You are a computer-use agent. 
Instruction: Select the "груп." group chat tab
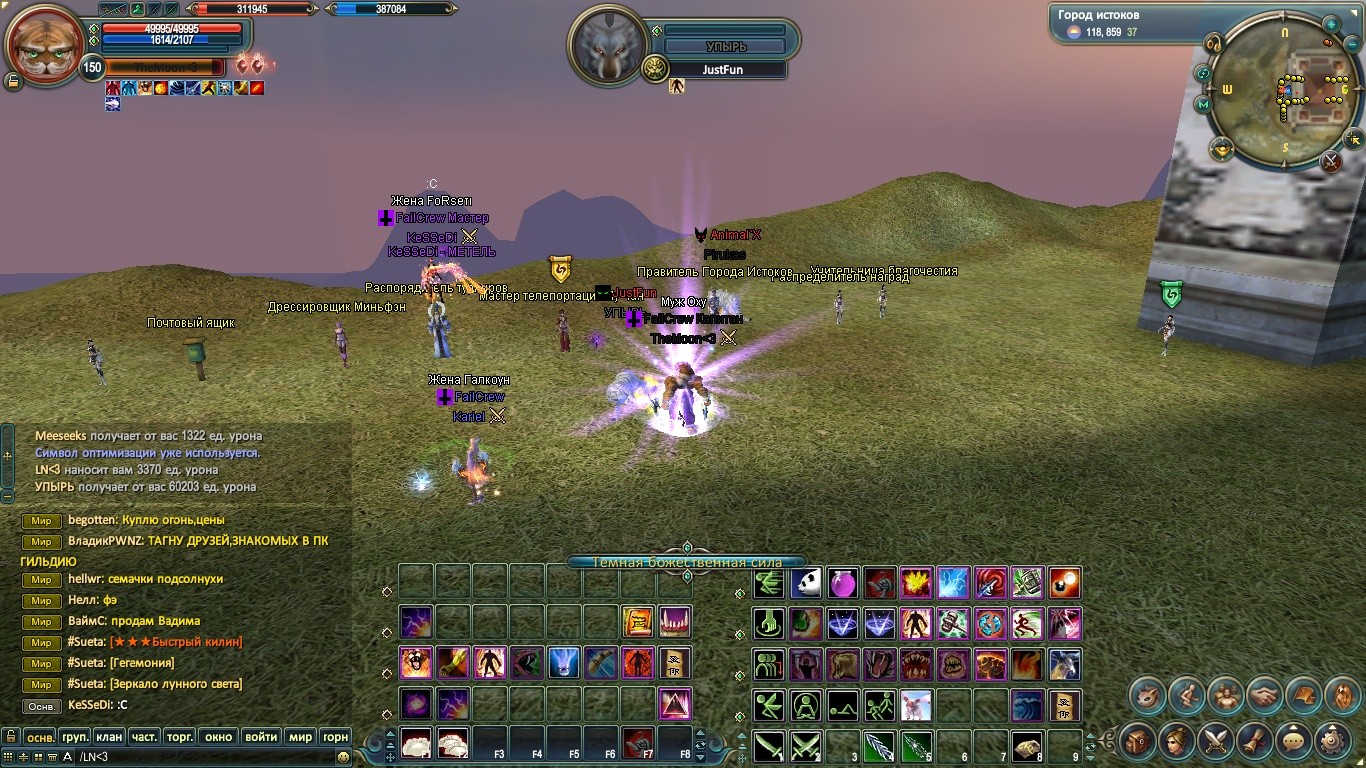click(75, 737)
